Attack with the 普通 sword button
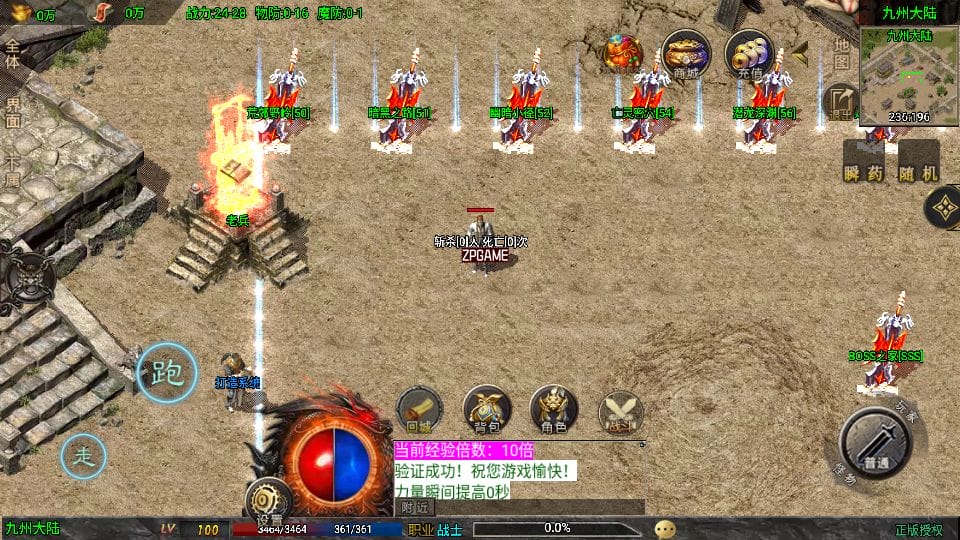This screenshot has width=960, height=540. click(876, 442)
